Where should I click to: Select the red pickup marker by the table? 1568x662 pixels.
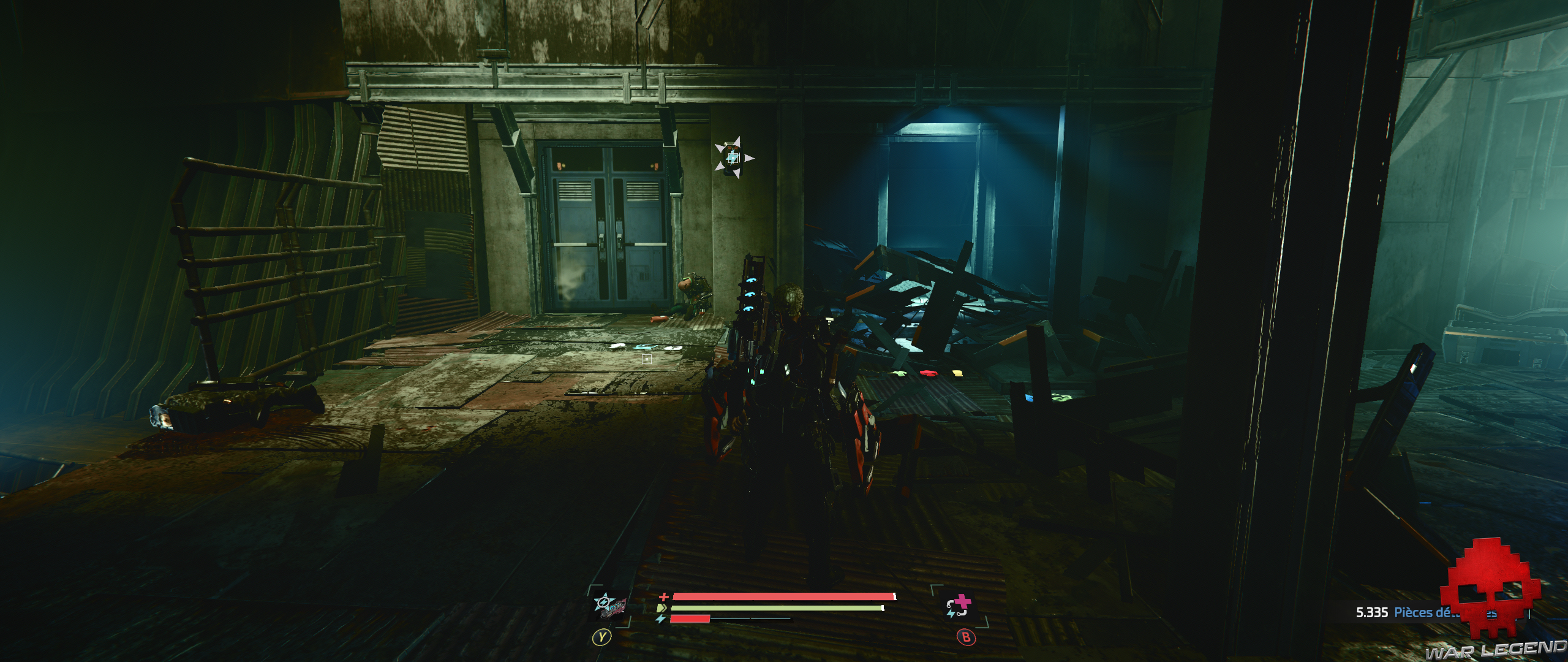[929, 373]
